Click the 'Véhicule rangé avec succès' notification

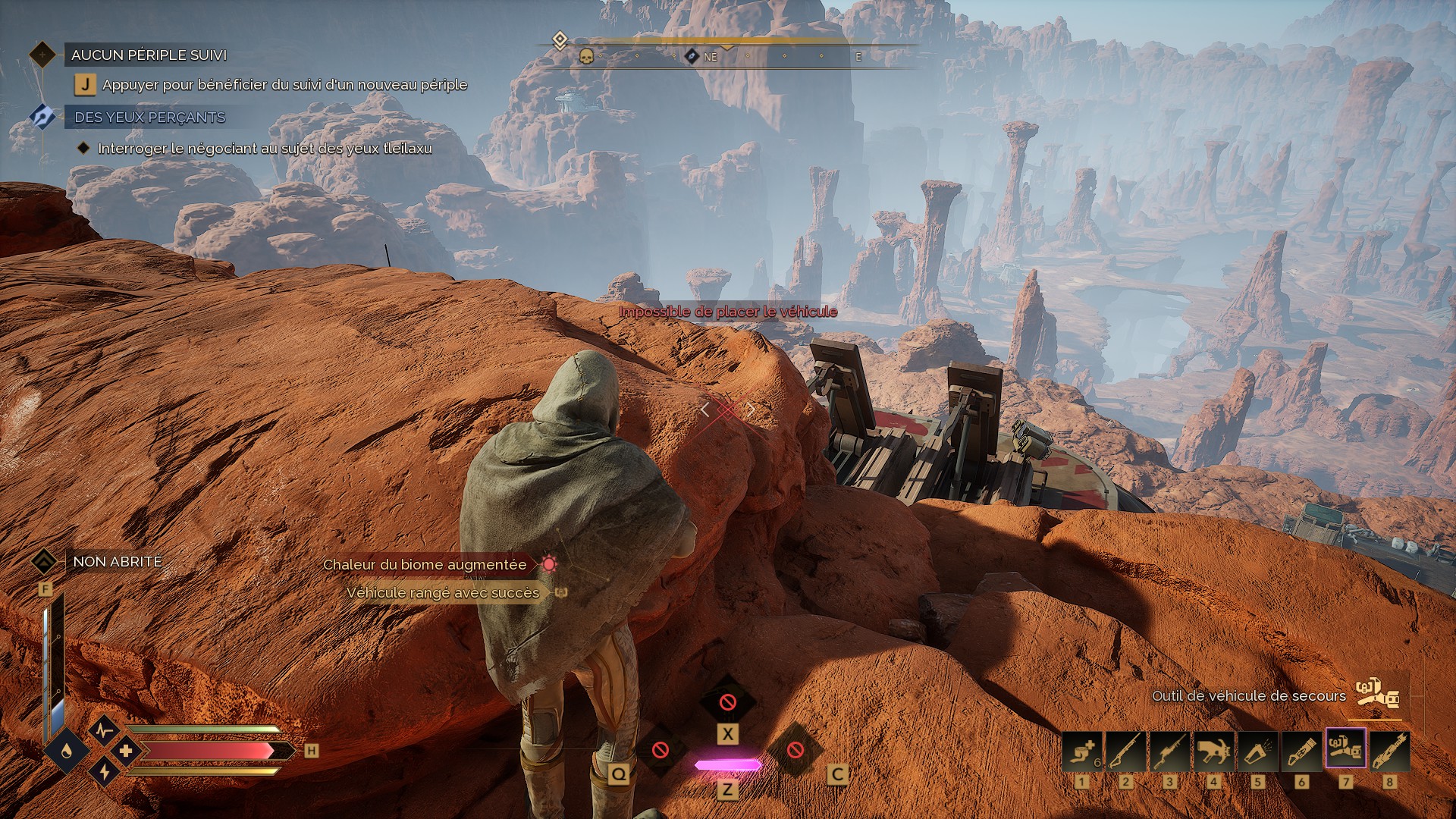pos(443,592)
